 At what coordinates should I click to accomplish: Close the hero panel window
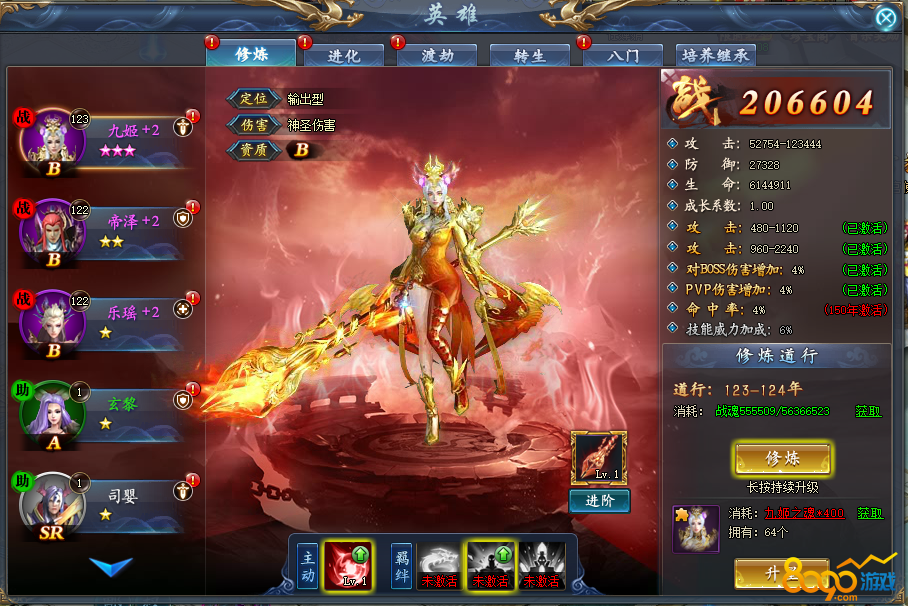(x=885, y=18)
